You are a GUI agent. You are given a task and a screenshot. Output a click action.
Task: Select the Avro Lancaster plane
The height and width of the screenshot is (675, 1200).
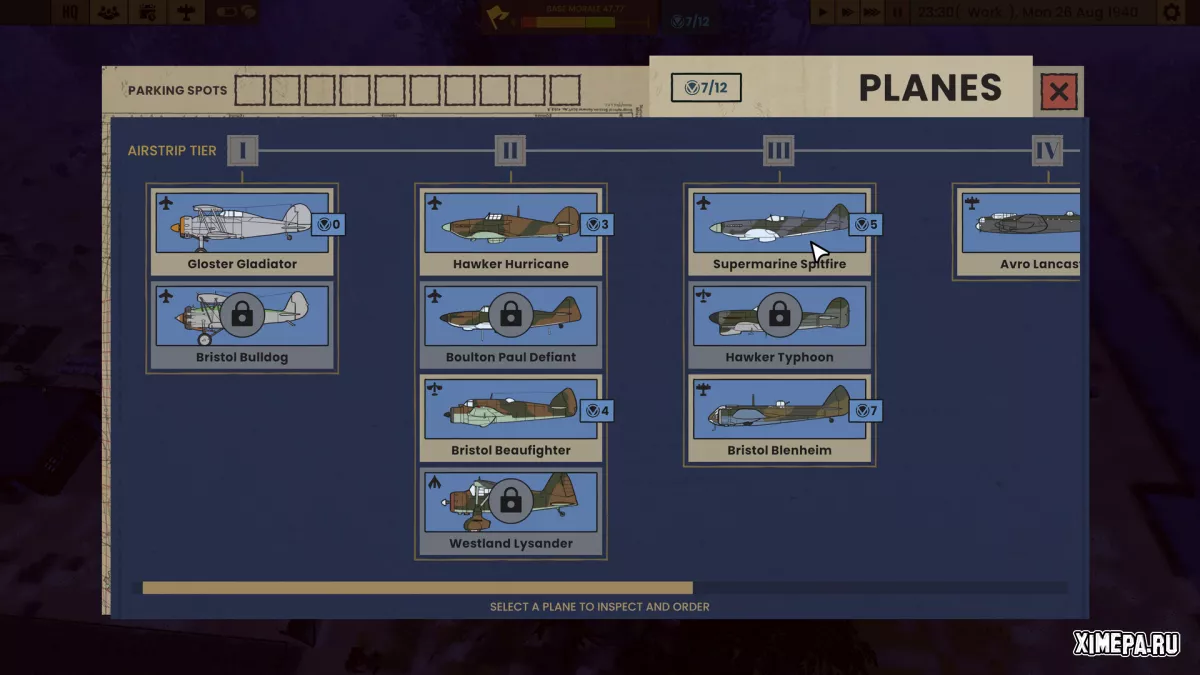1020,231
